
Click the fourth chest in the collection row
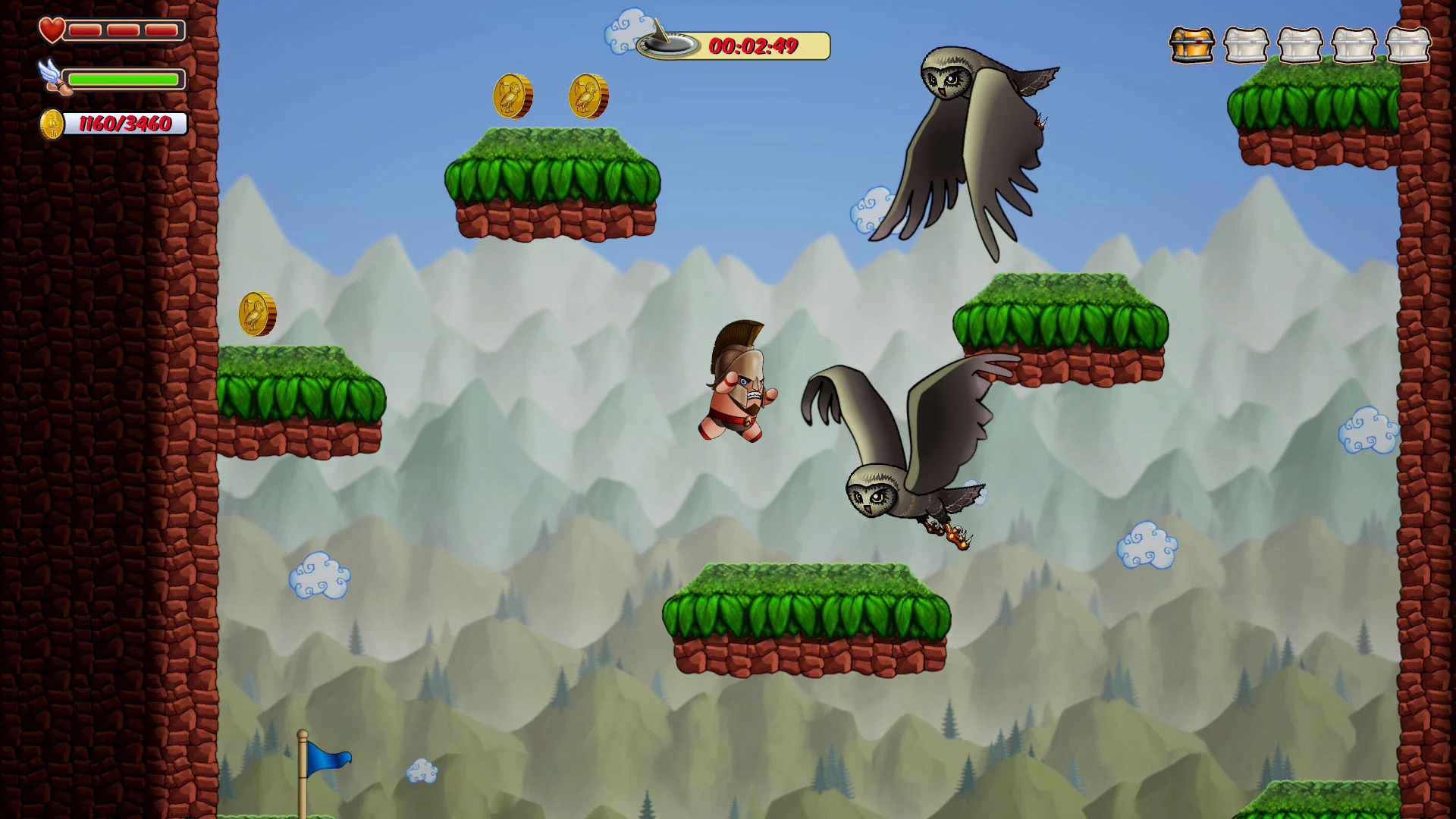[1355, 45]
